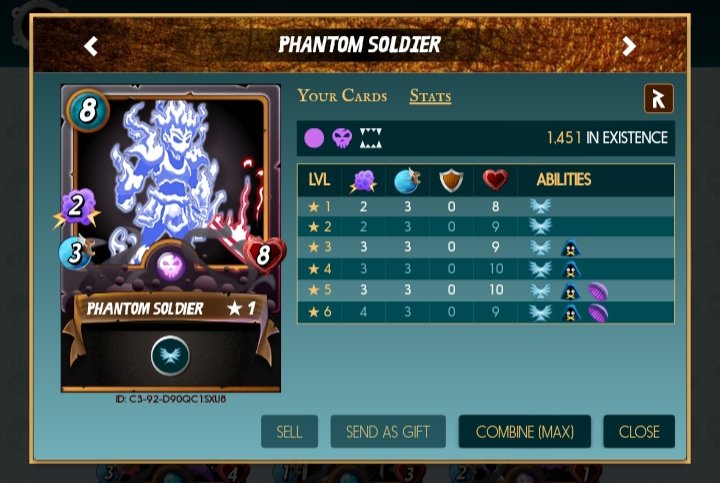Activate Combine (Max)
This screenshot has height=483, width=720.
pos(524,432)
